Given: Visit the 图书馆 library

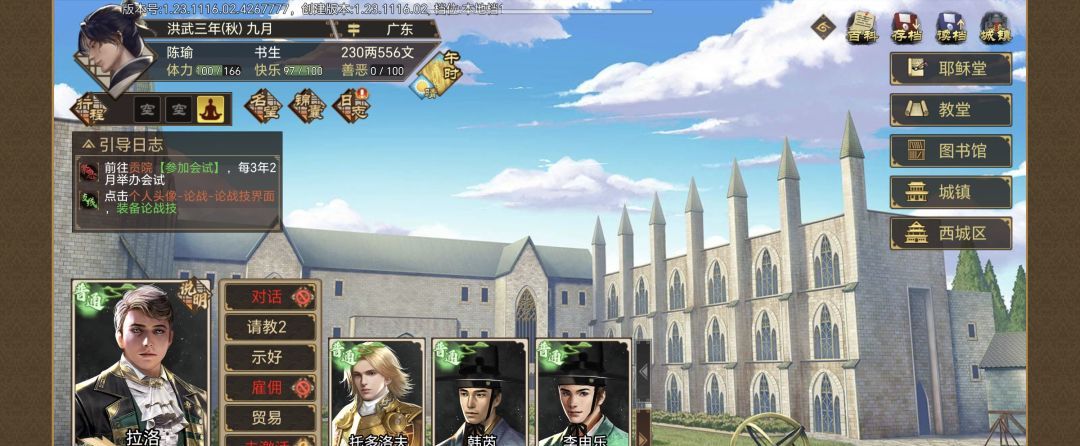Looking at the screenshot, I should click(950, 151).
